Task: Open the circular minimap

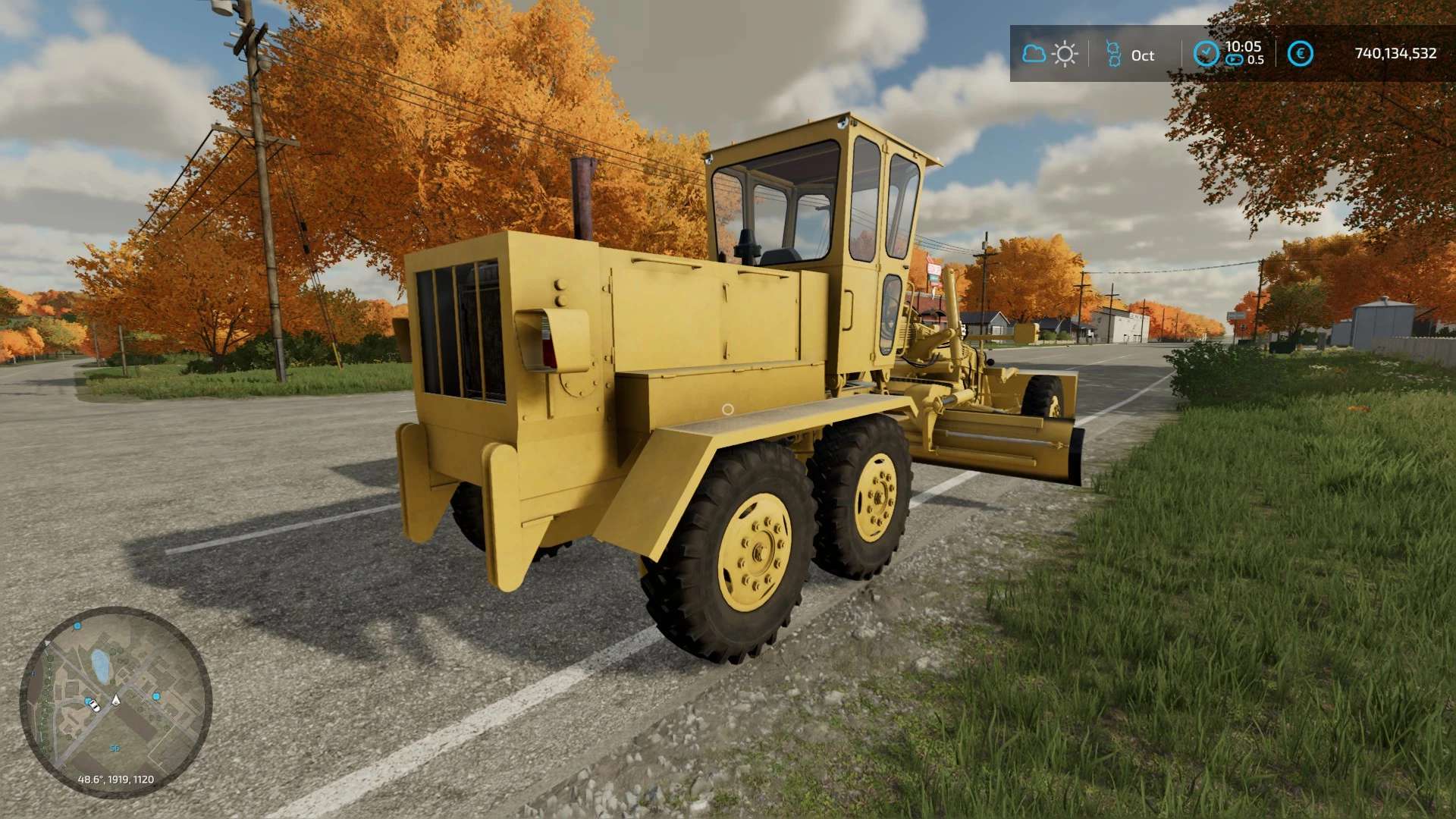Action: 115,701
